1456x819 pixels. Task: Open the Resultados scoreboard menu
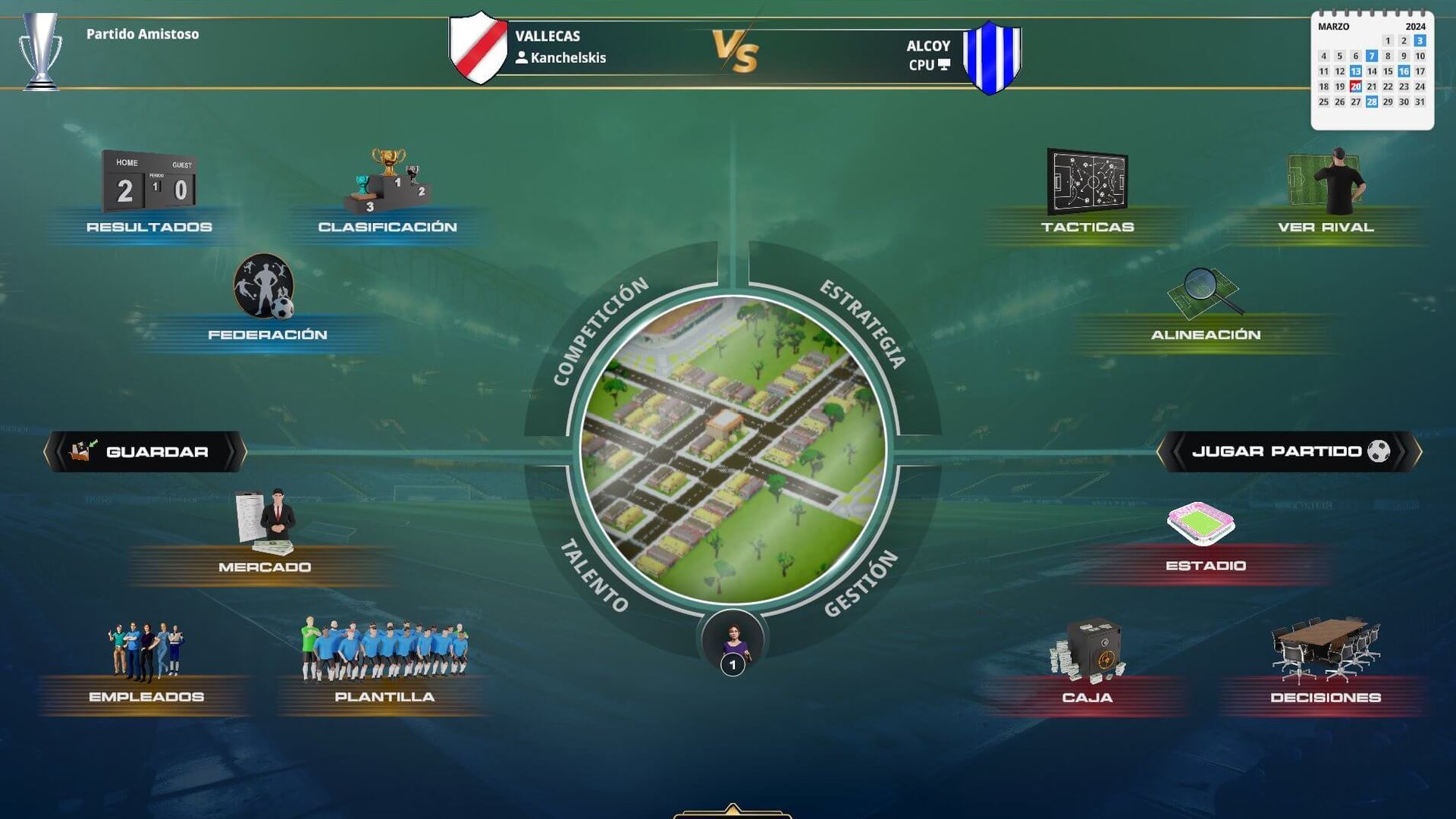point(149,193)
